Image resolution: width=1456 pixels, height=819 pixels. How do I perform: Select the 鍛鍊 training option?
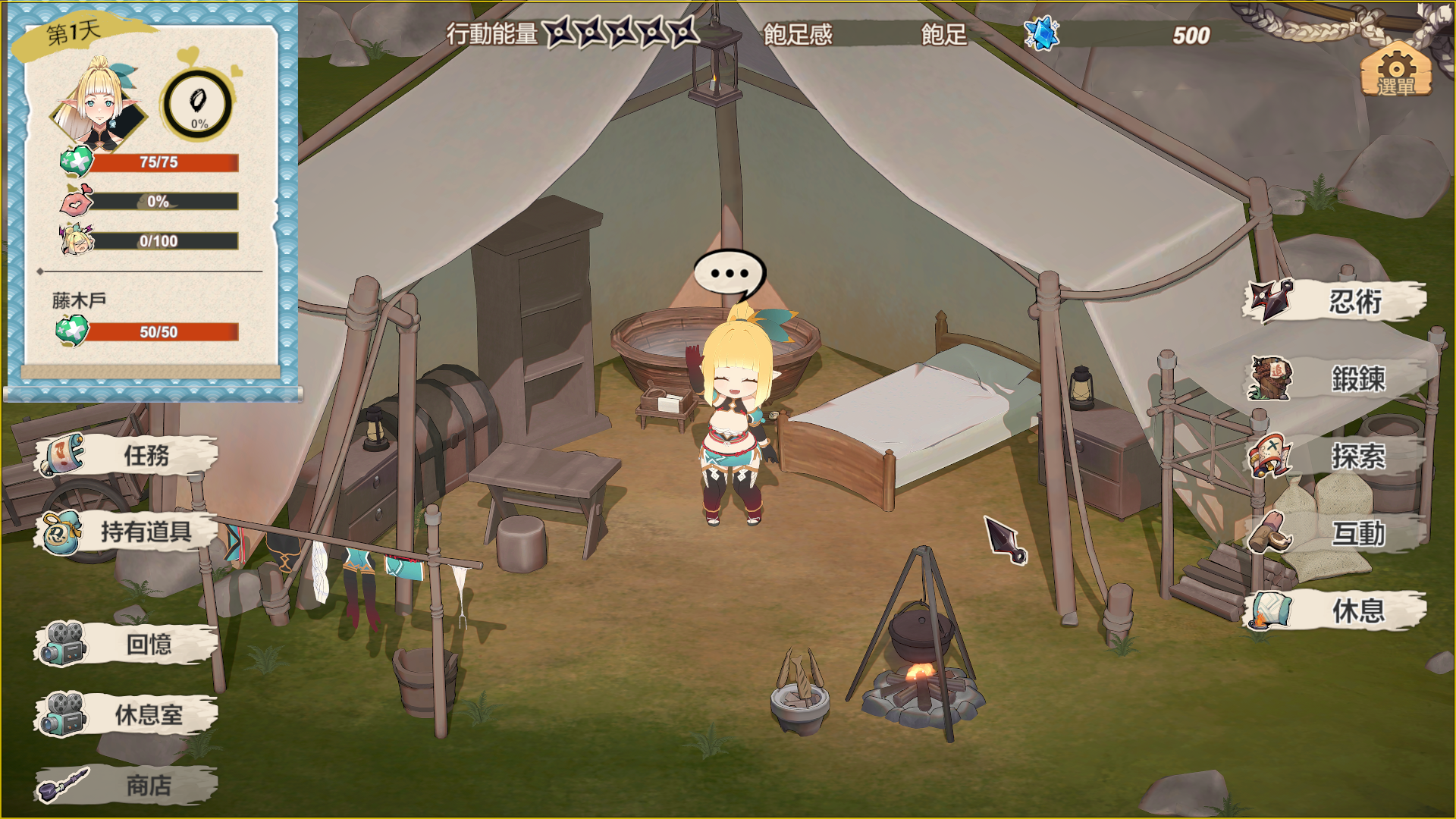(1335, 378)
